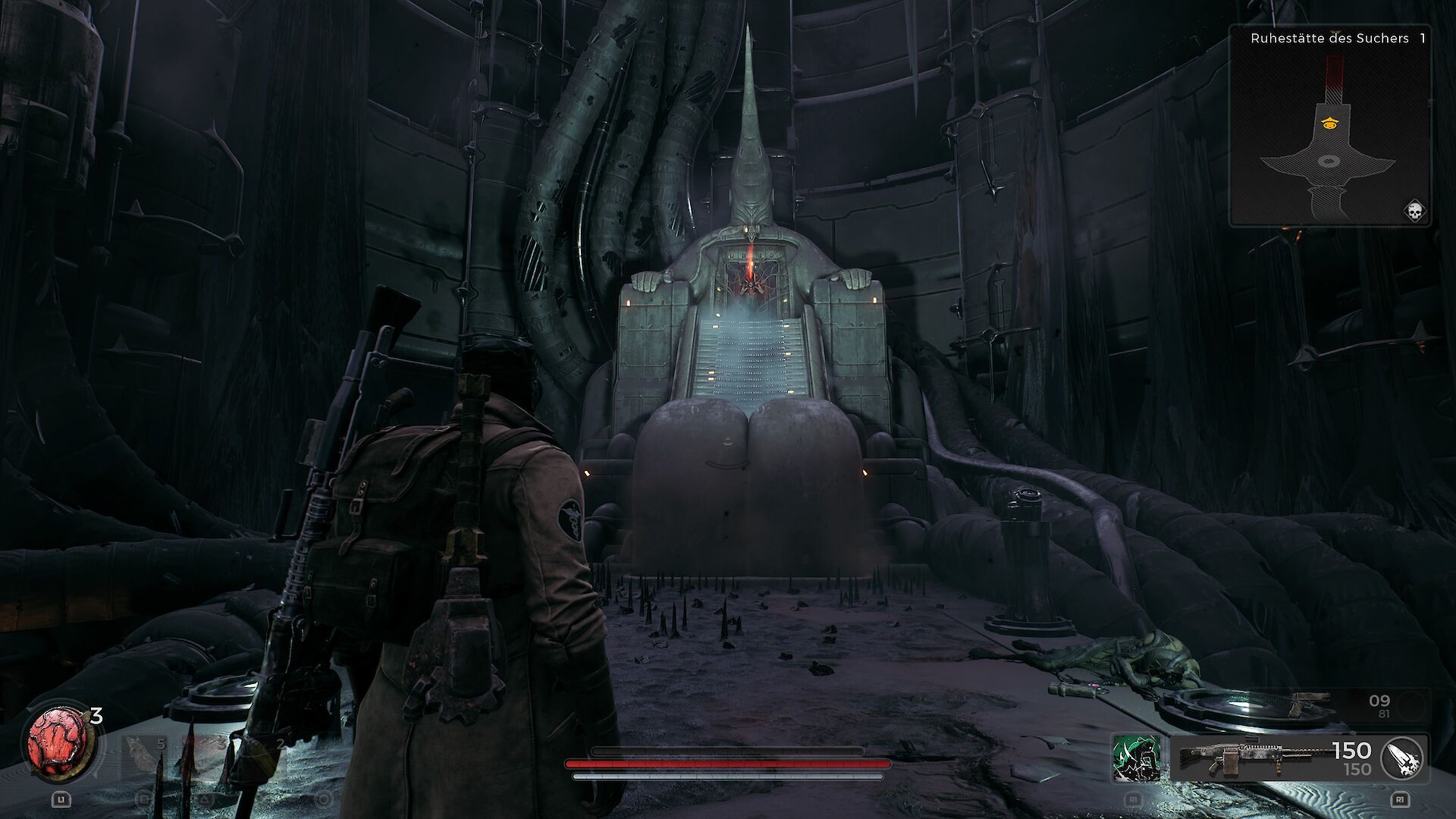Activate the green archetype skill icon

[x=1135, y=758]
